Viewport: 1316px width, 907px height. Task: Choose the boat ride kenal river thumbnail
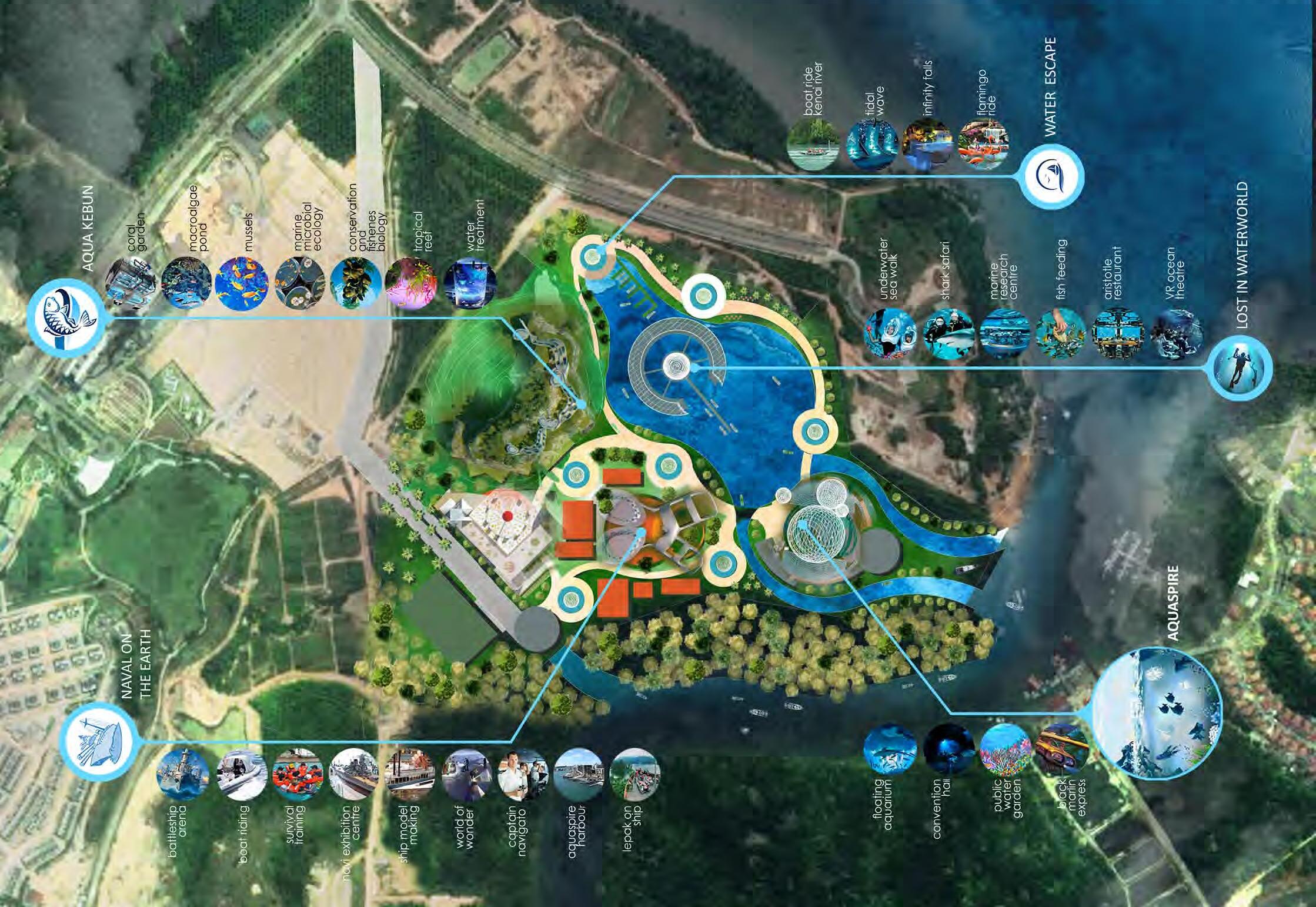813,145
